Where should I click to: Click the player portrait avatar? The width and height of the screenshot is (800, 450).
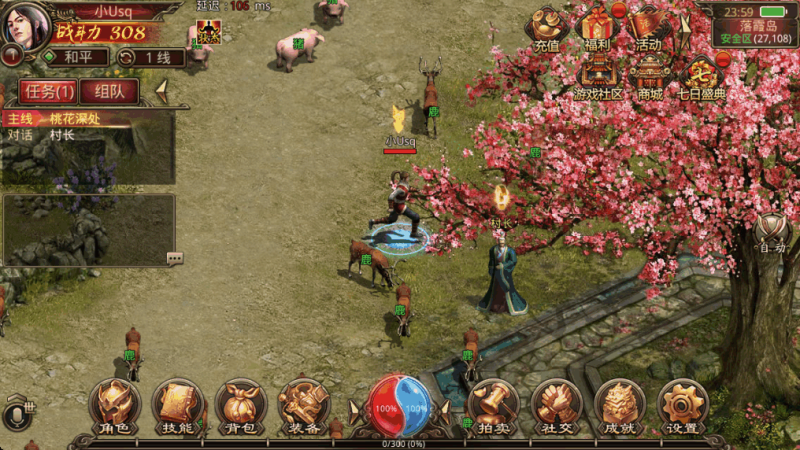(26, 24)
